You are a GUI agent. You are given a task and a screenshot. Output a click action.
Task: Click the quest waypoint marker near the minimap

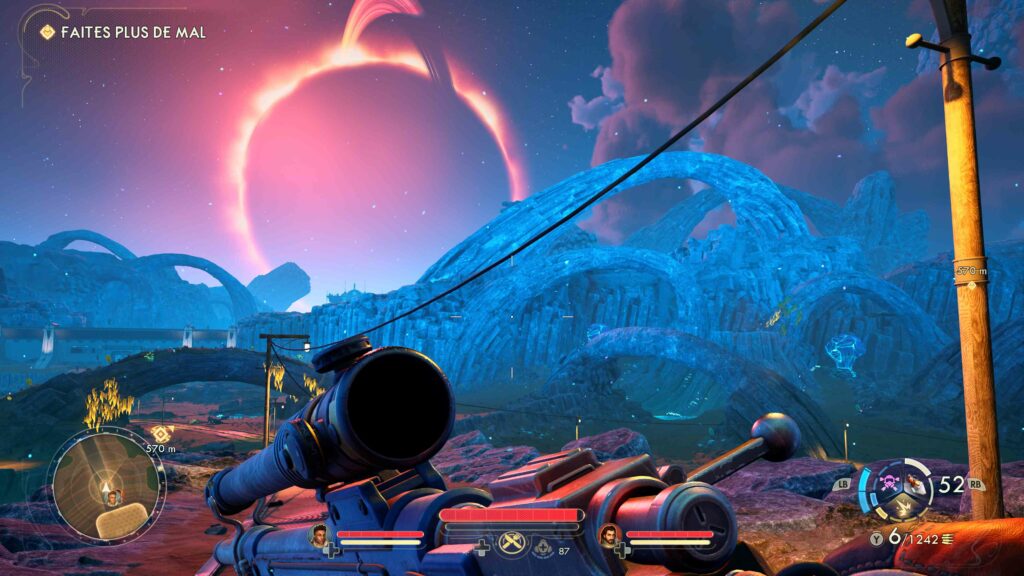[x=161, y=432]
